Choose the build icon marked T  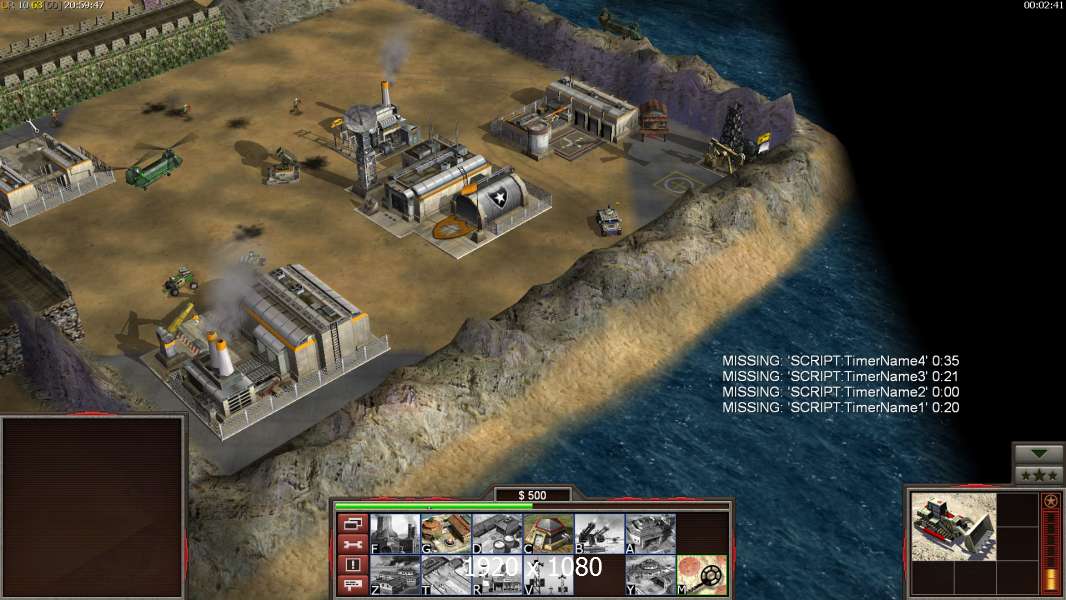click(x=446, y=575)
